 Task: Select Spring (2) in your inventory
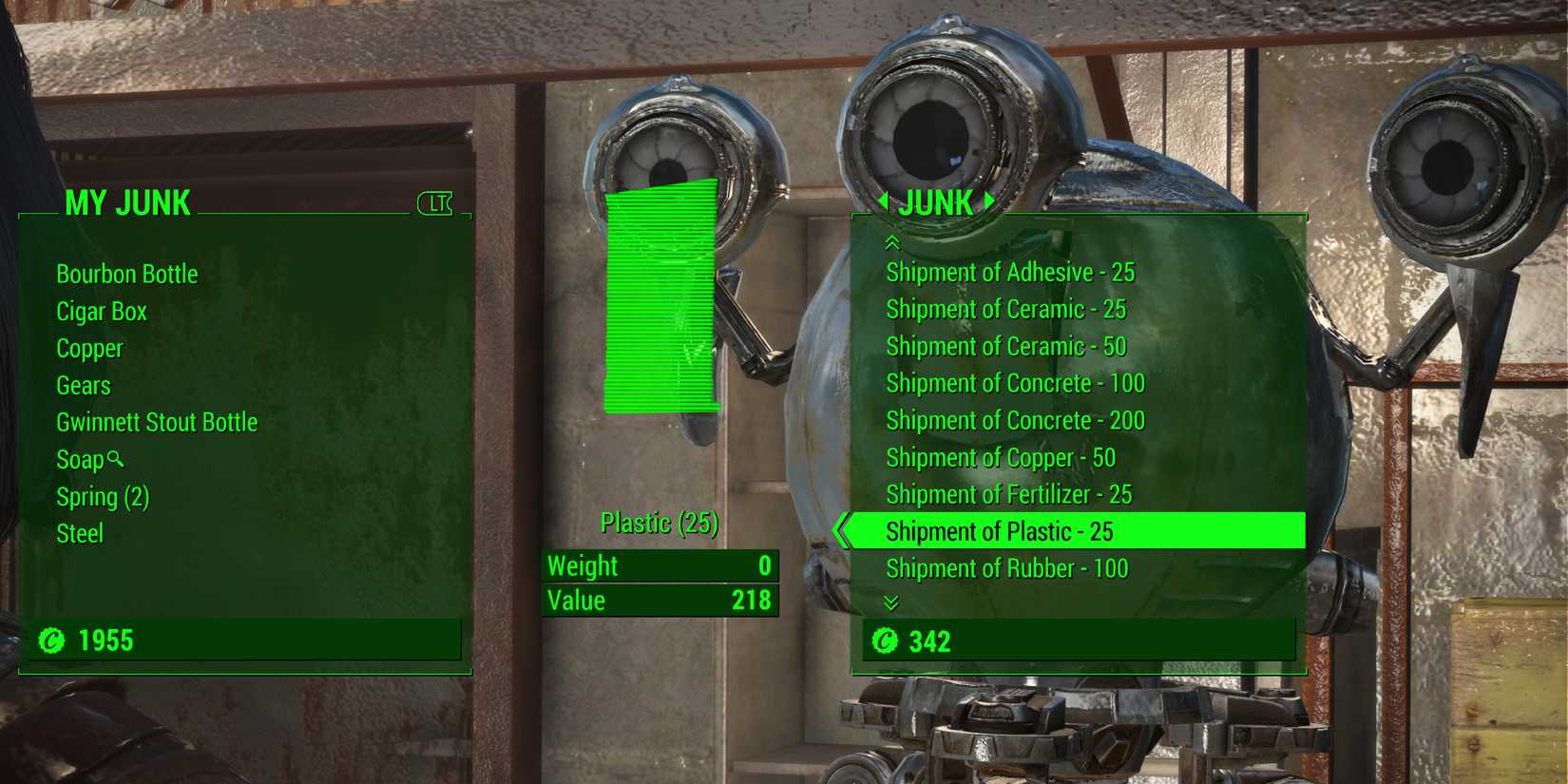click(102, 496)
